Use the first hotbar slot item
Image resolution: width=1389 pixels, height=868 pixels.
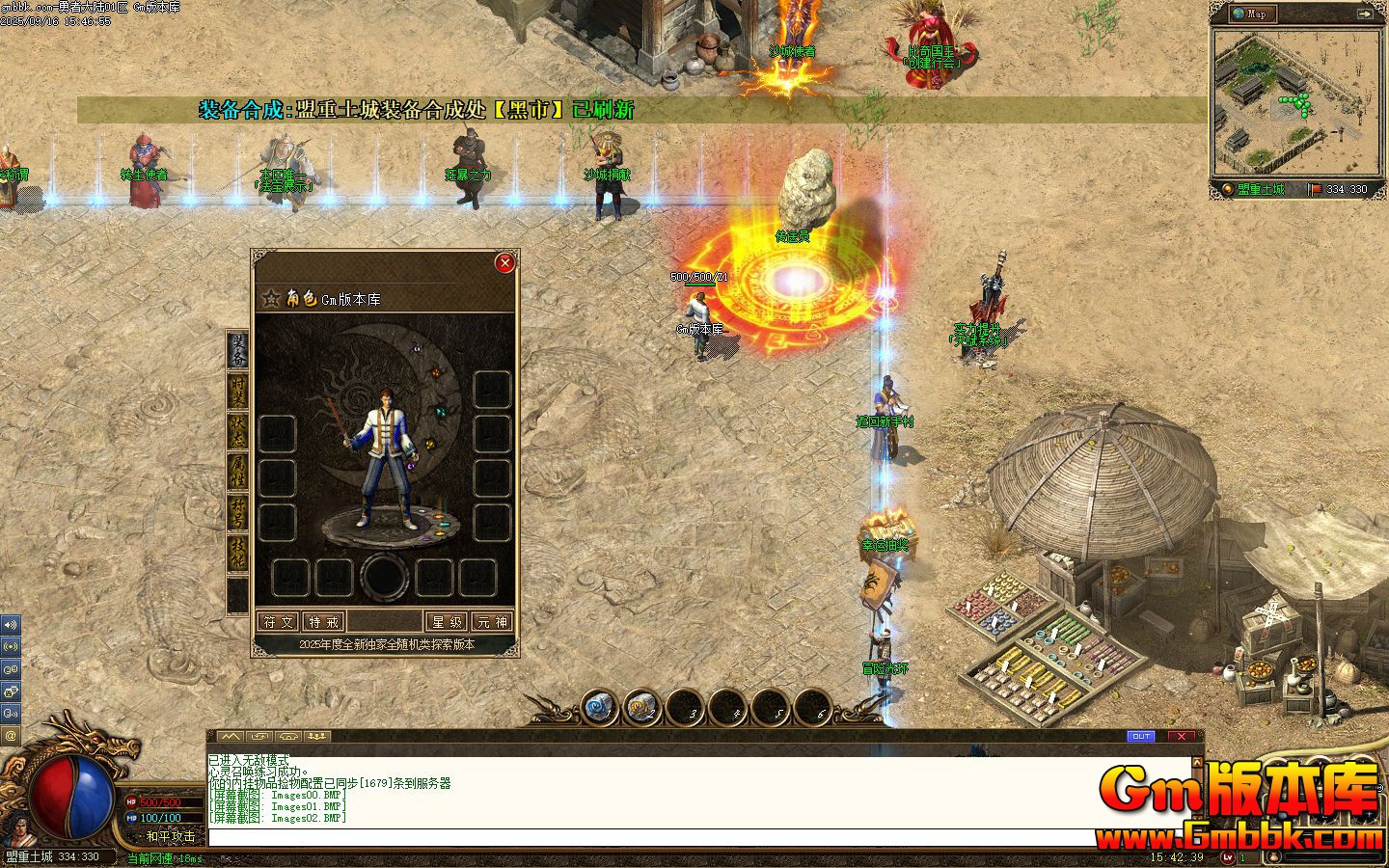(599, 709)
